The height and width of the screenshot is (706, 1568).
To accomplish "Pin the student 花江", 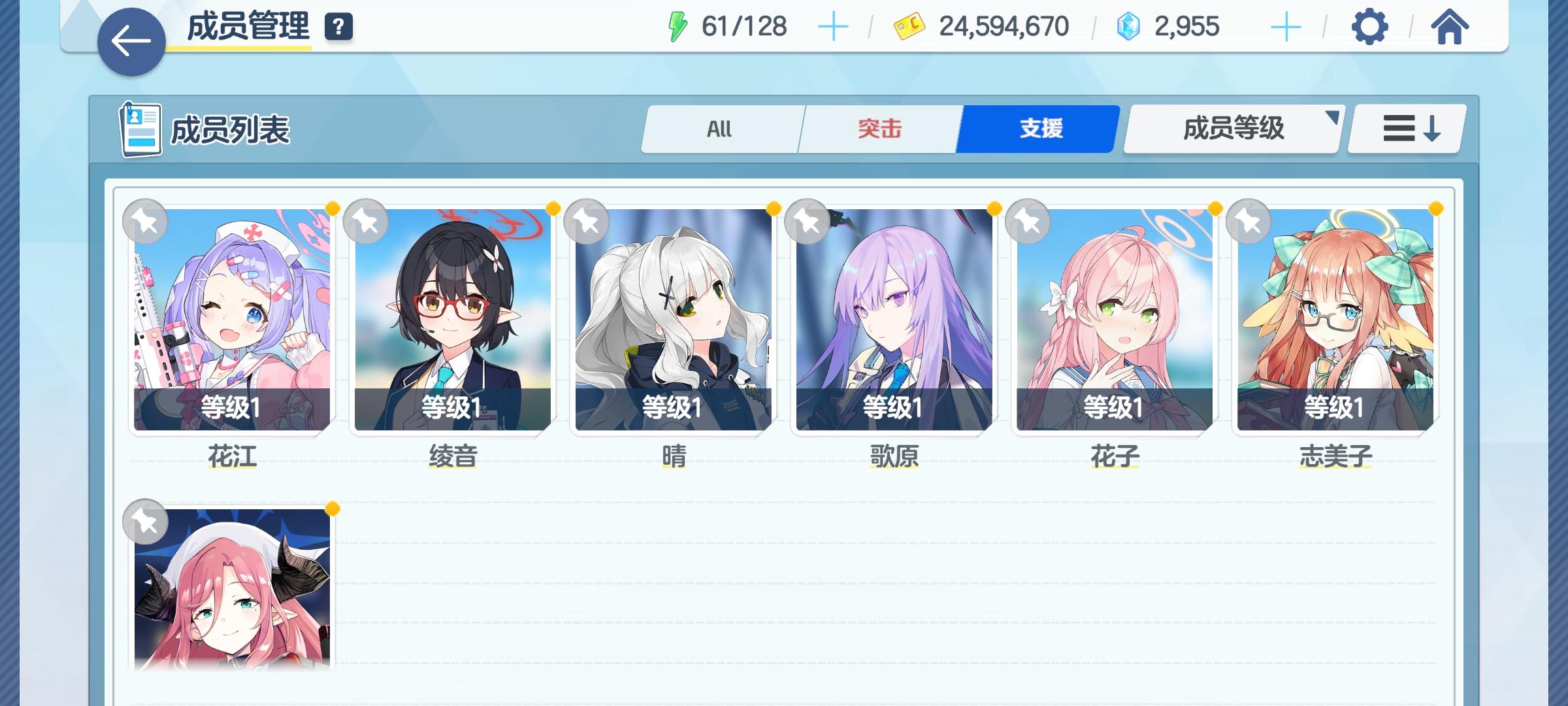I will point(146,222).
